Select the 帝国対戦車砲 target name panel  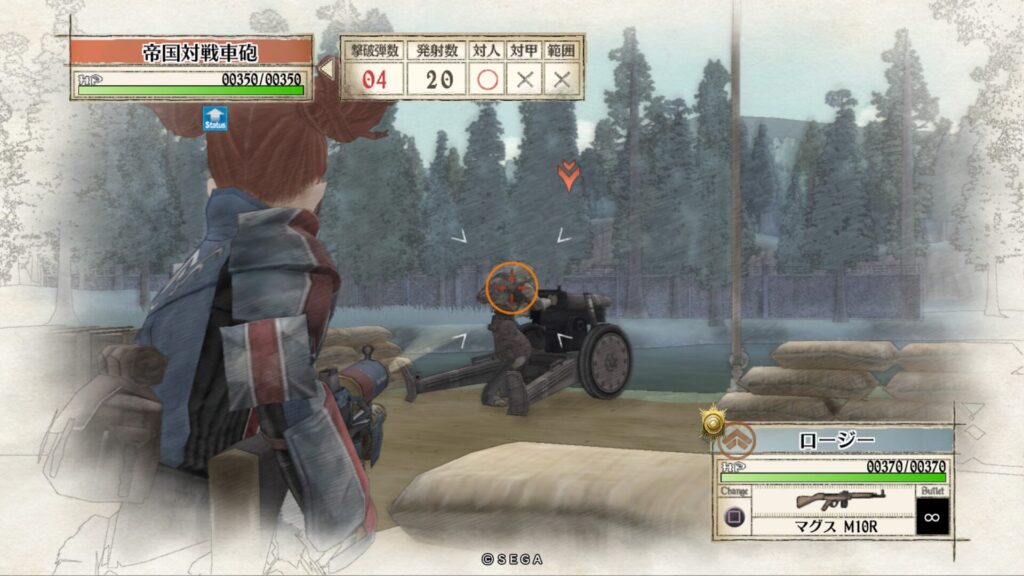tap(190, 51)
